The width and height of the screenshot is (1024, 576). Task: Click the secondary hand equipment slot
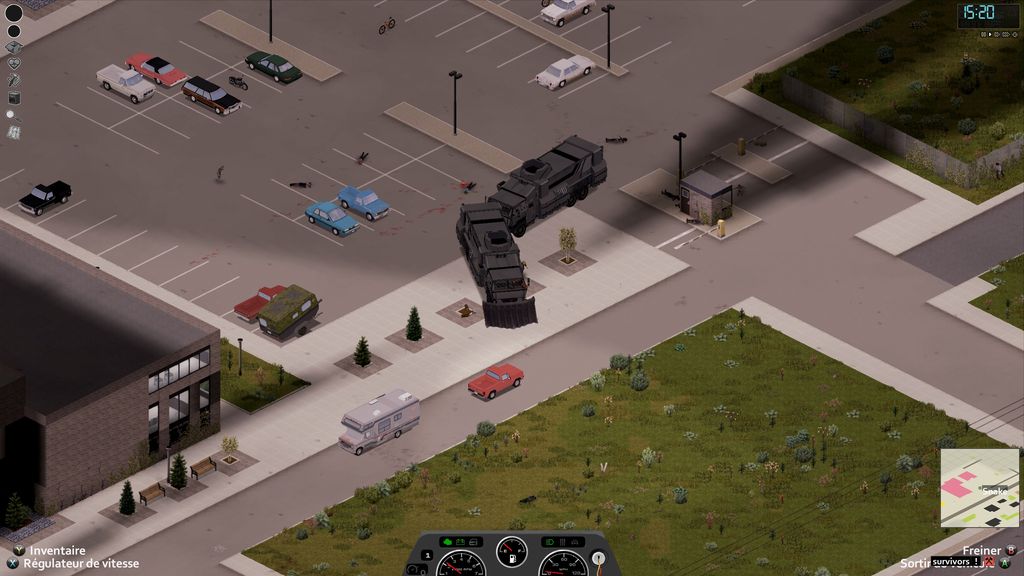[14, 31]
